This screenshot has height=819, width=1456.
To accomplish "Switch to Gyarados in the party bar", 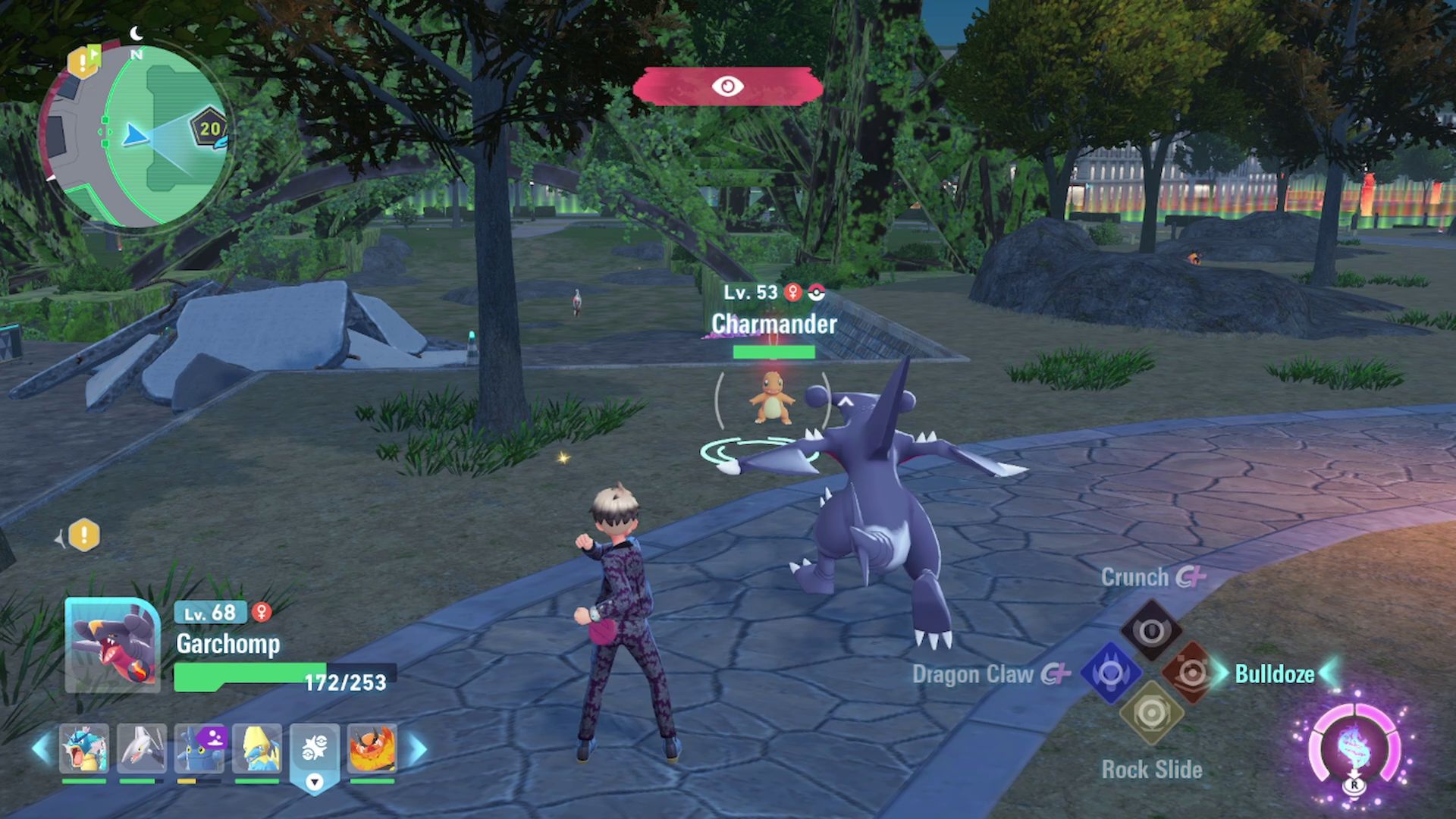I will (84, 748).
